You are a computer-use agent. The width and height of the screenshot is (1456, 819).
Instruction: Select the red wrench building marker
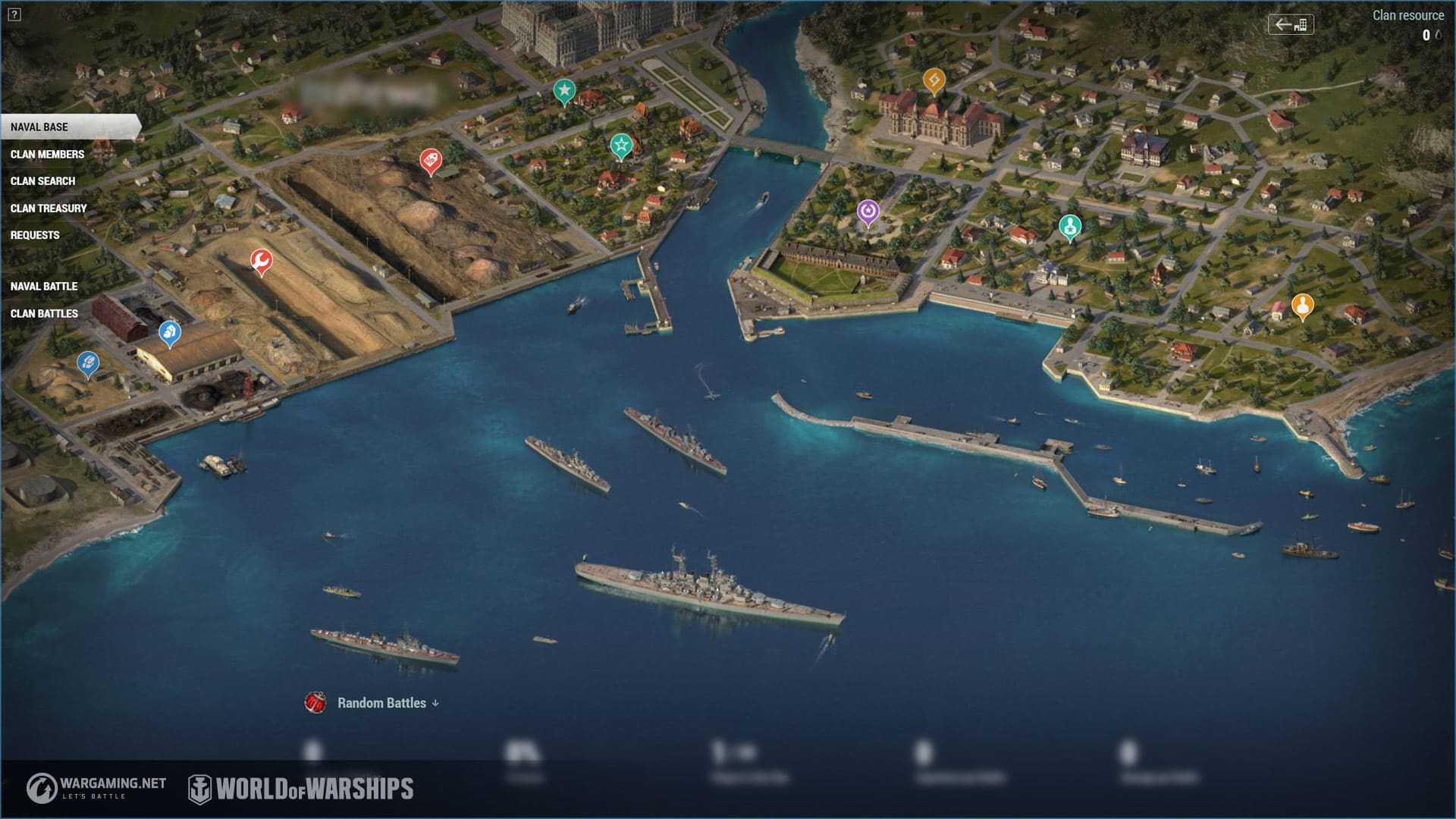[262, 262]
